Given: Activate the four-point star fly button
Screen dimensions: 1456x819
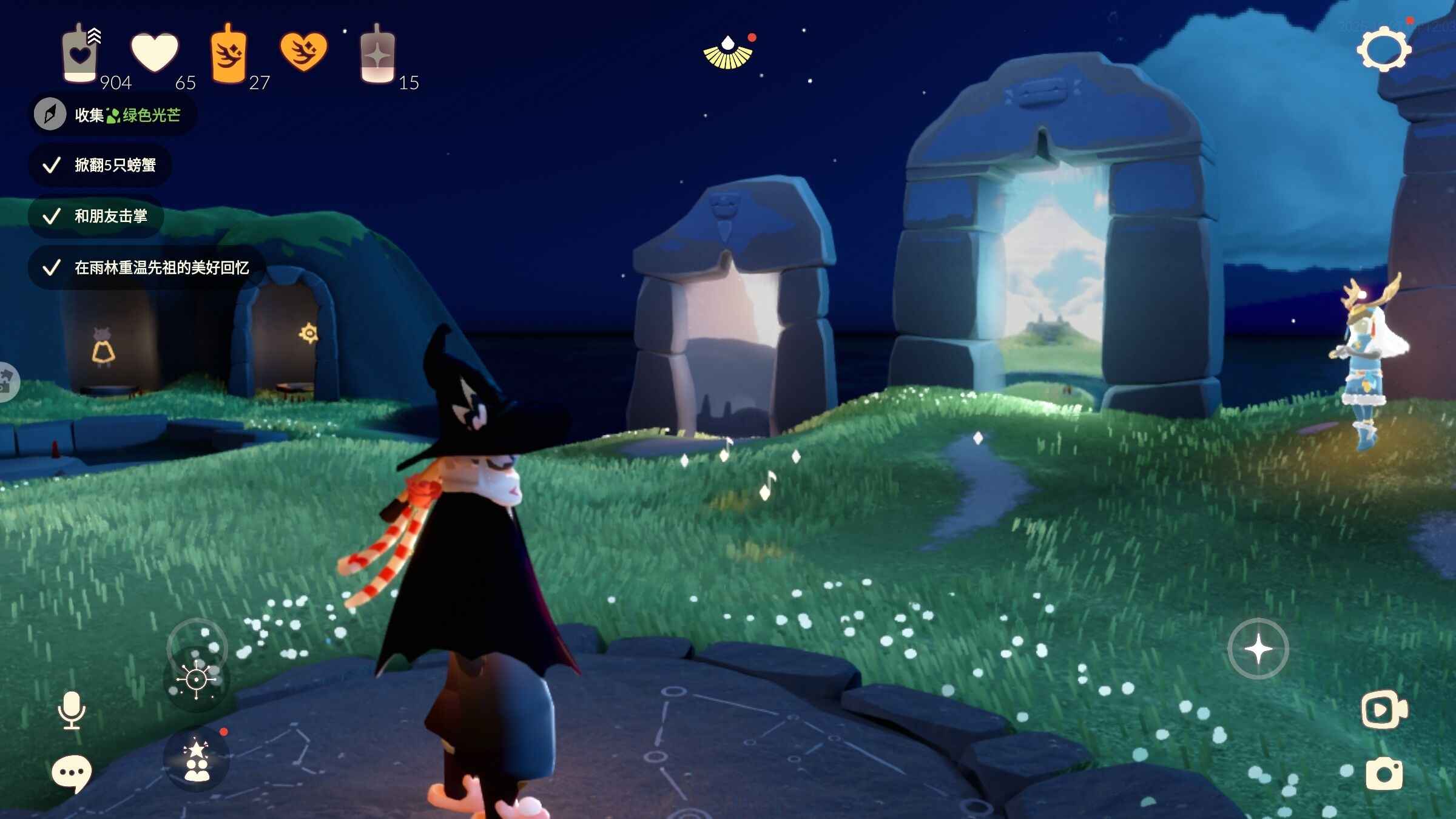Looking at the screenshot, I should 1258,649.
